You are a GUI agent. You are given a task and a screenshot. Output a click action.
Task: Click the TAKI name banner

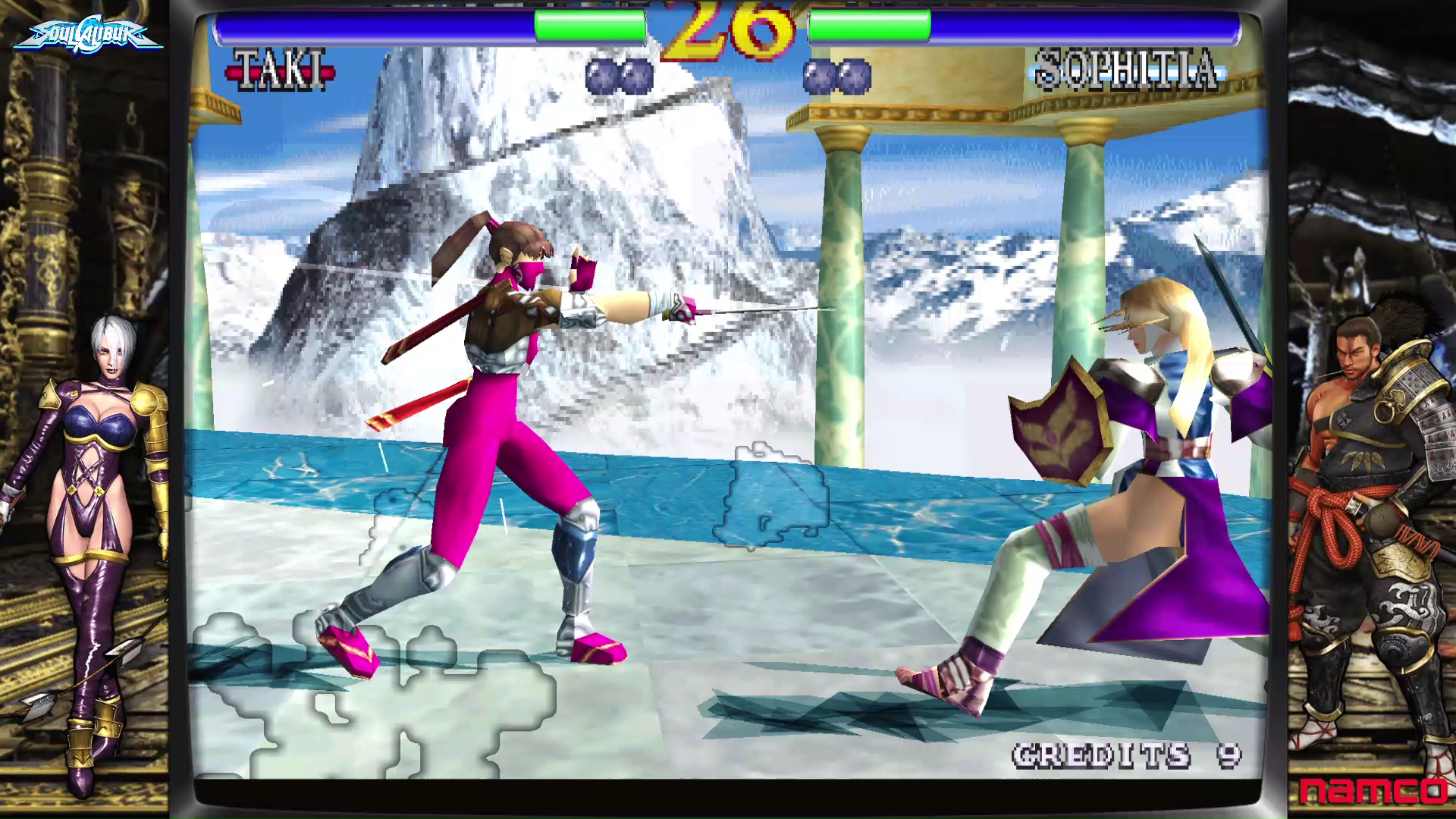coord(282,67)
